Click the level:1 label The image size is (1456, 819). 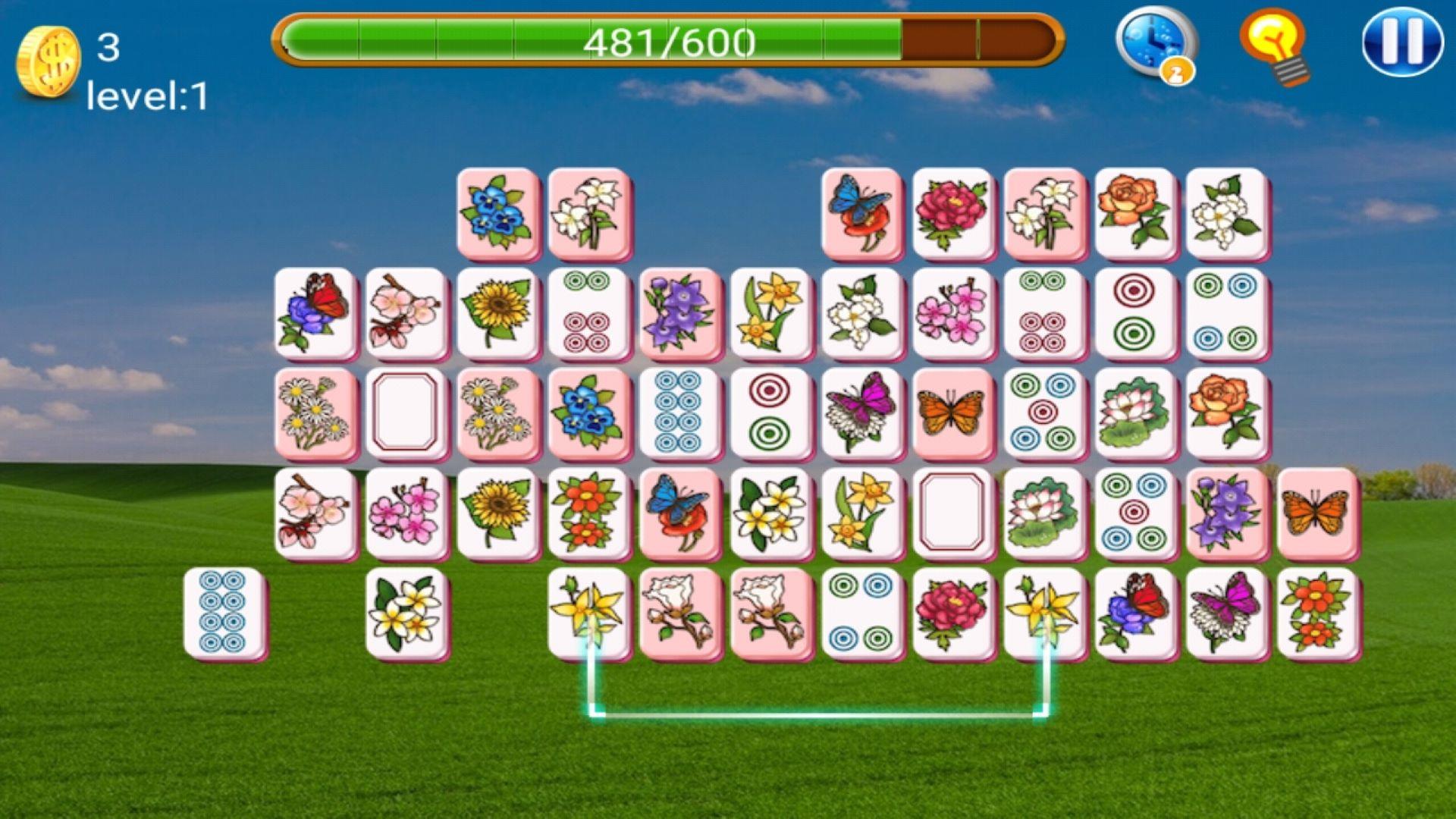148,95
